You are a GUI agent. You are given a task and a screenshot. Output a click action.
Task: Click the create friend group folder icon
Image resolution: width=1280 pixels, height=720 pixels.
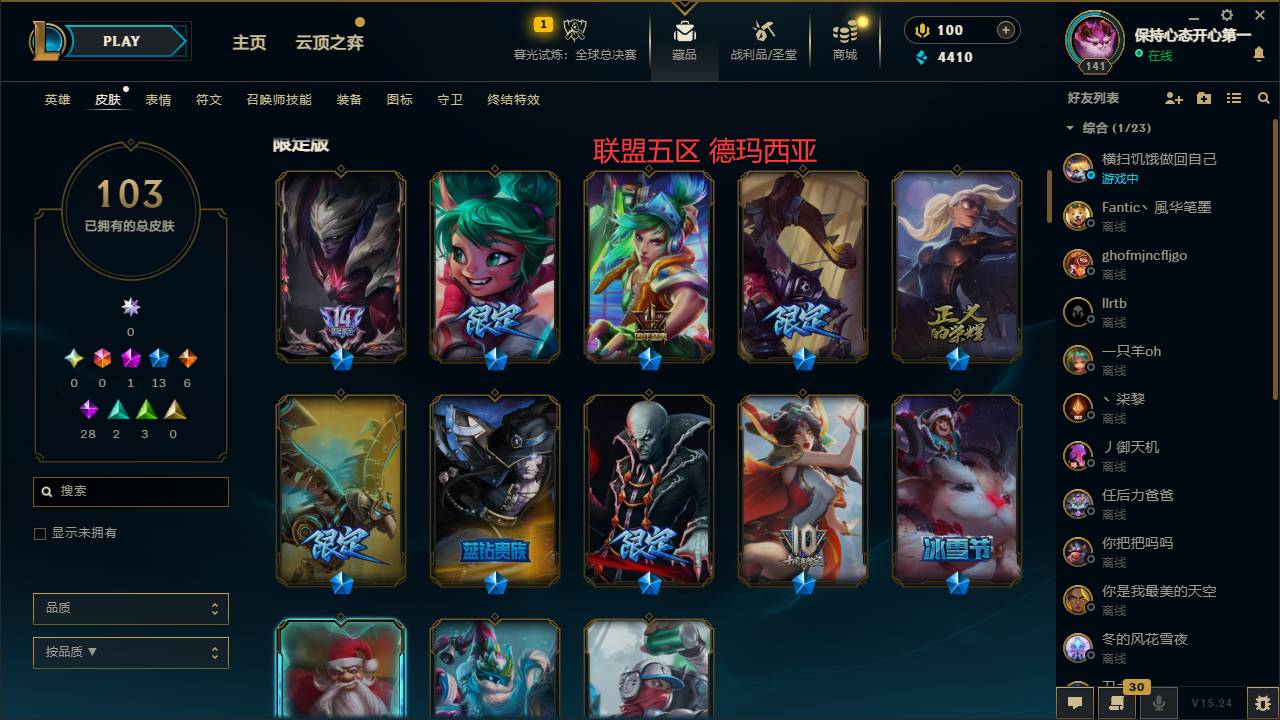1201,98
